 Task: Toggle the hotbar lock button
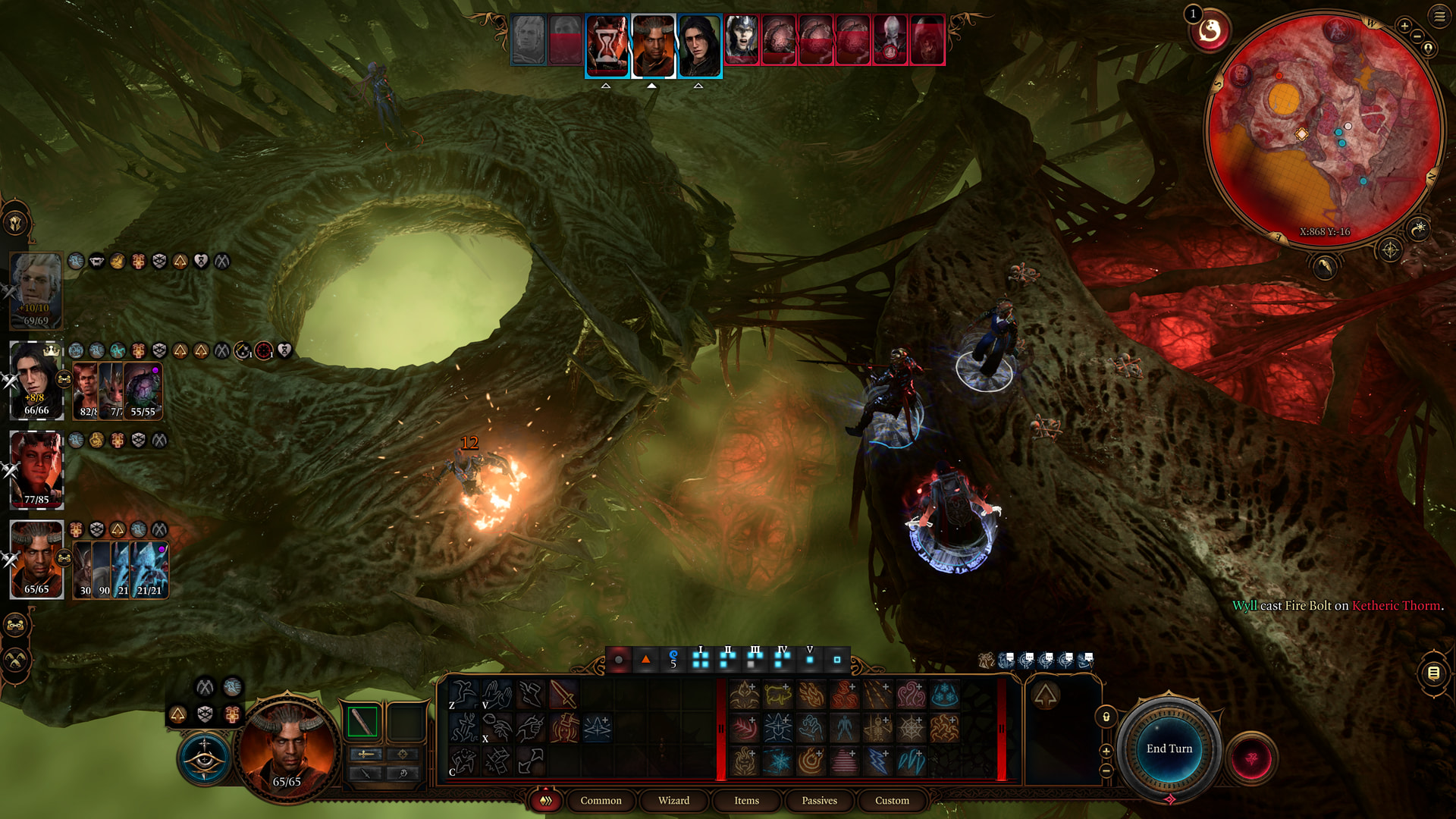[1106, 717]
